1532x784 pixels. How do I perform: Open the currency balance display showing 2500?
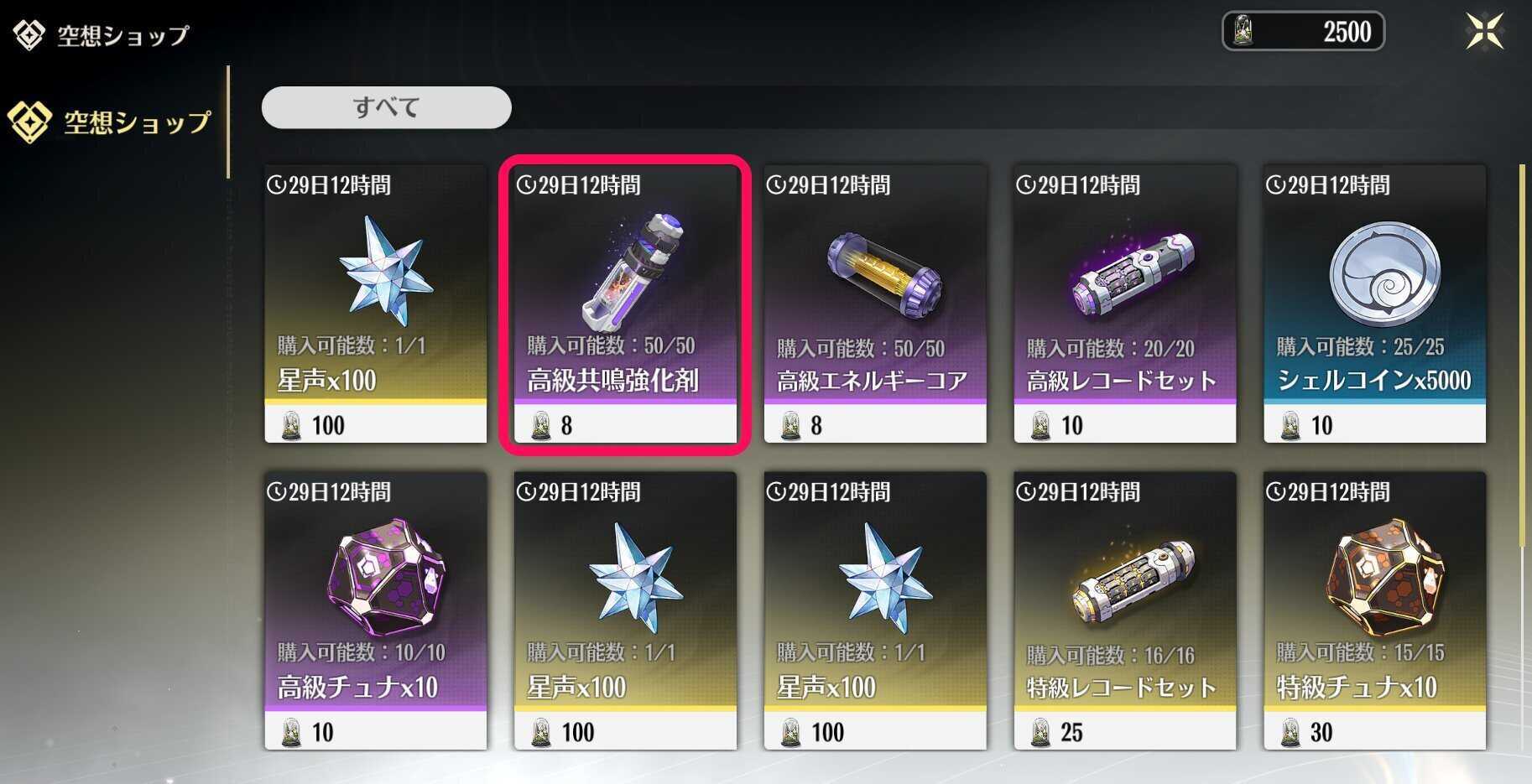tap(1303, 32)
